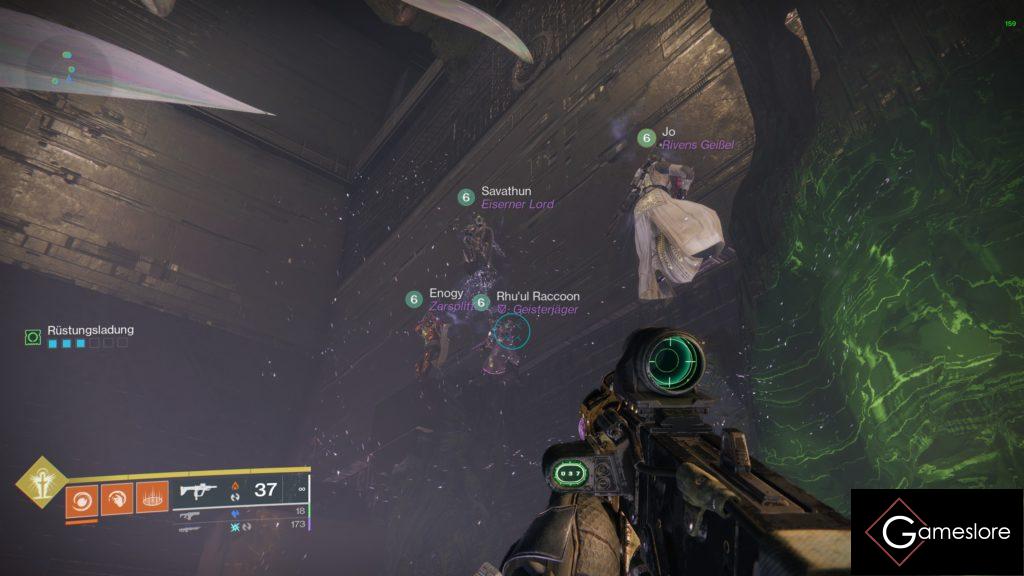Select Rhu'ul Raccoon's nameplate
Screen dimensions: 1024x576
pos(537,297)
